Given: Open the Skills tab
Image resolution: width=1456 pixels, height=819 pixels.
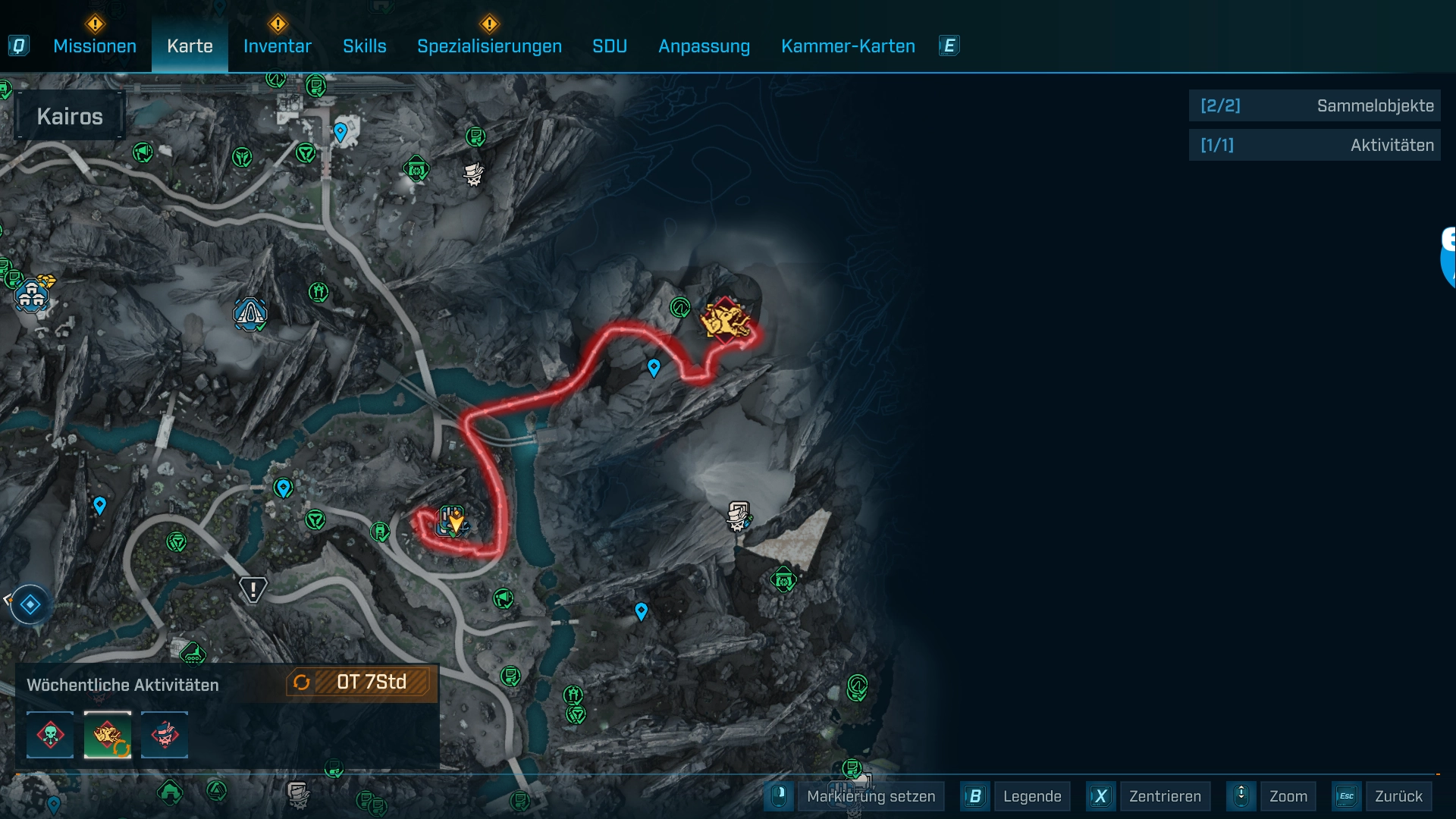Looking at the screenshot, I should click(364, 46).
